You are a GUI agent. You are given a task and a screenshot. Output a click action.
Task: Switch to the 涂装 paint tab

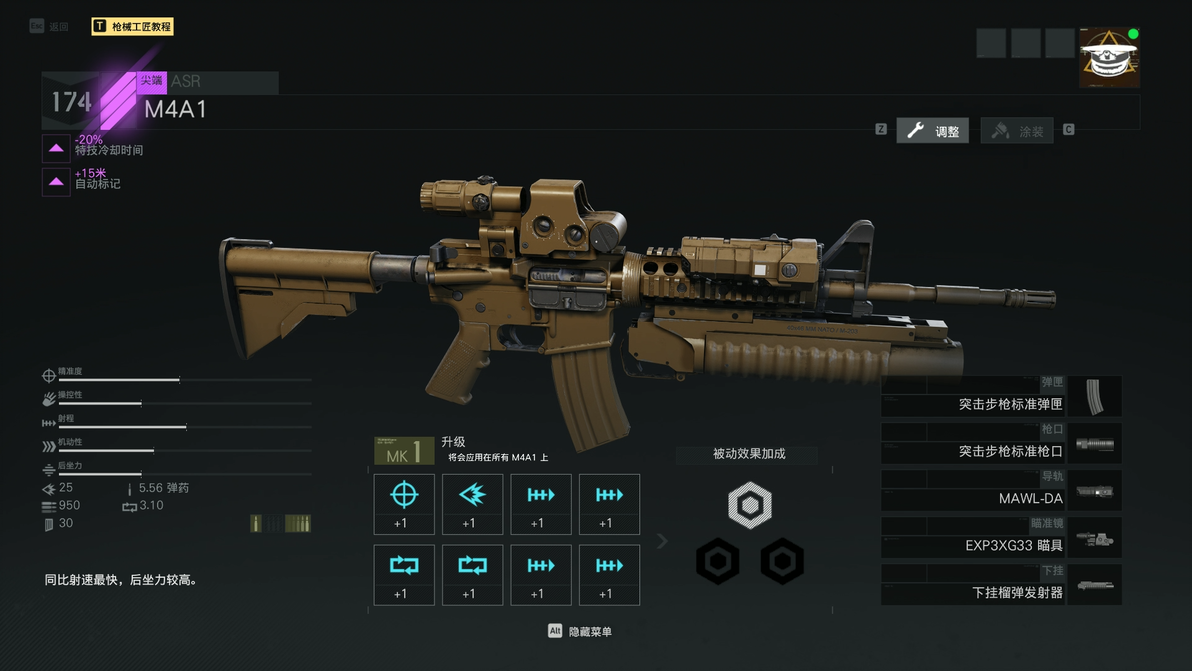[1017, 131]
